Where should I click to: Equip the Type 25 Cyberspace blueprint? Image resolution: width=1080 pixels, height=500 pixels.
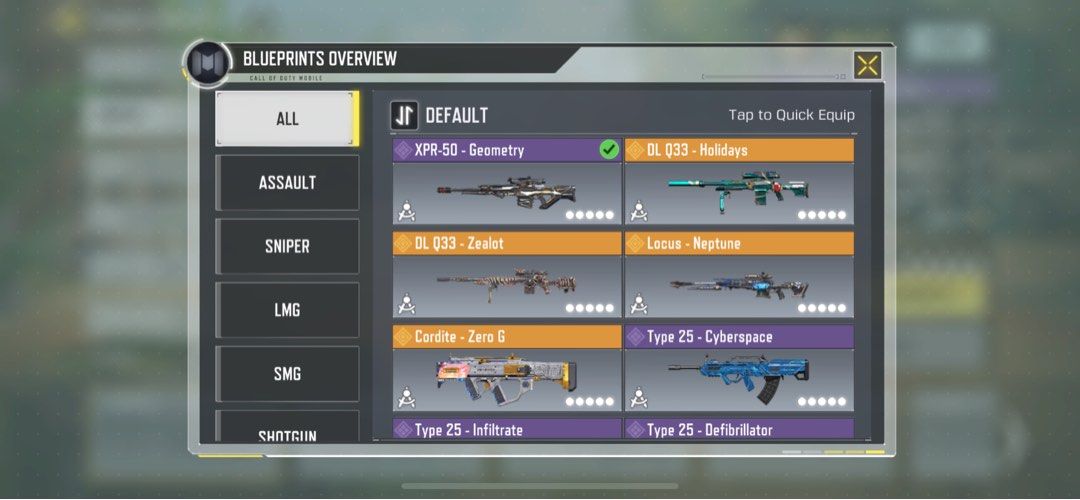(739, 368)
